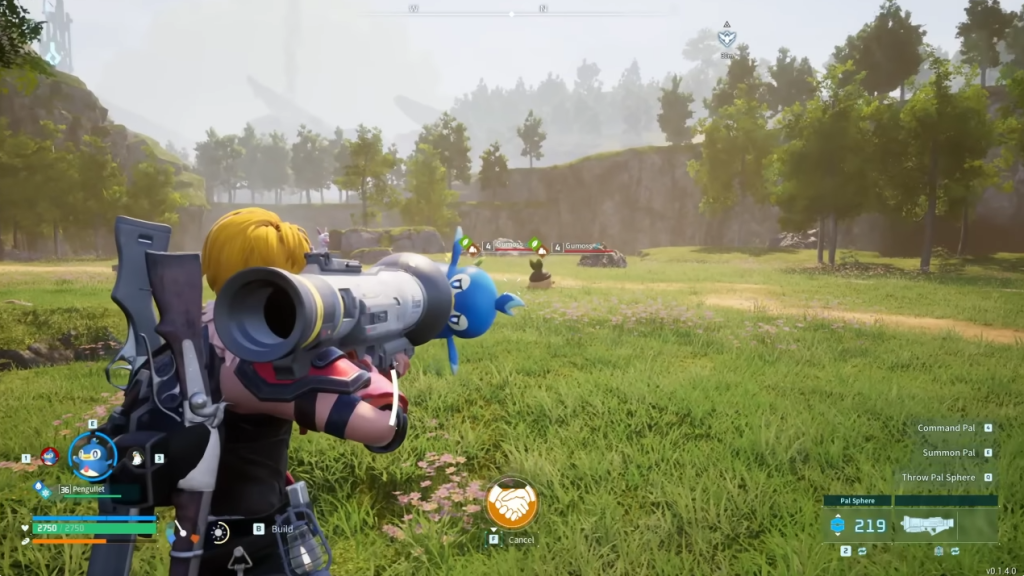Select the Pal Sphere item slot
The image size is (1024, 576).
[858, 524]
